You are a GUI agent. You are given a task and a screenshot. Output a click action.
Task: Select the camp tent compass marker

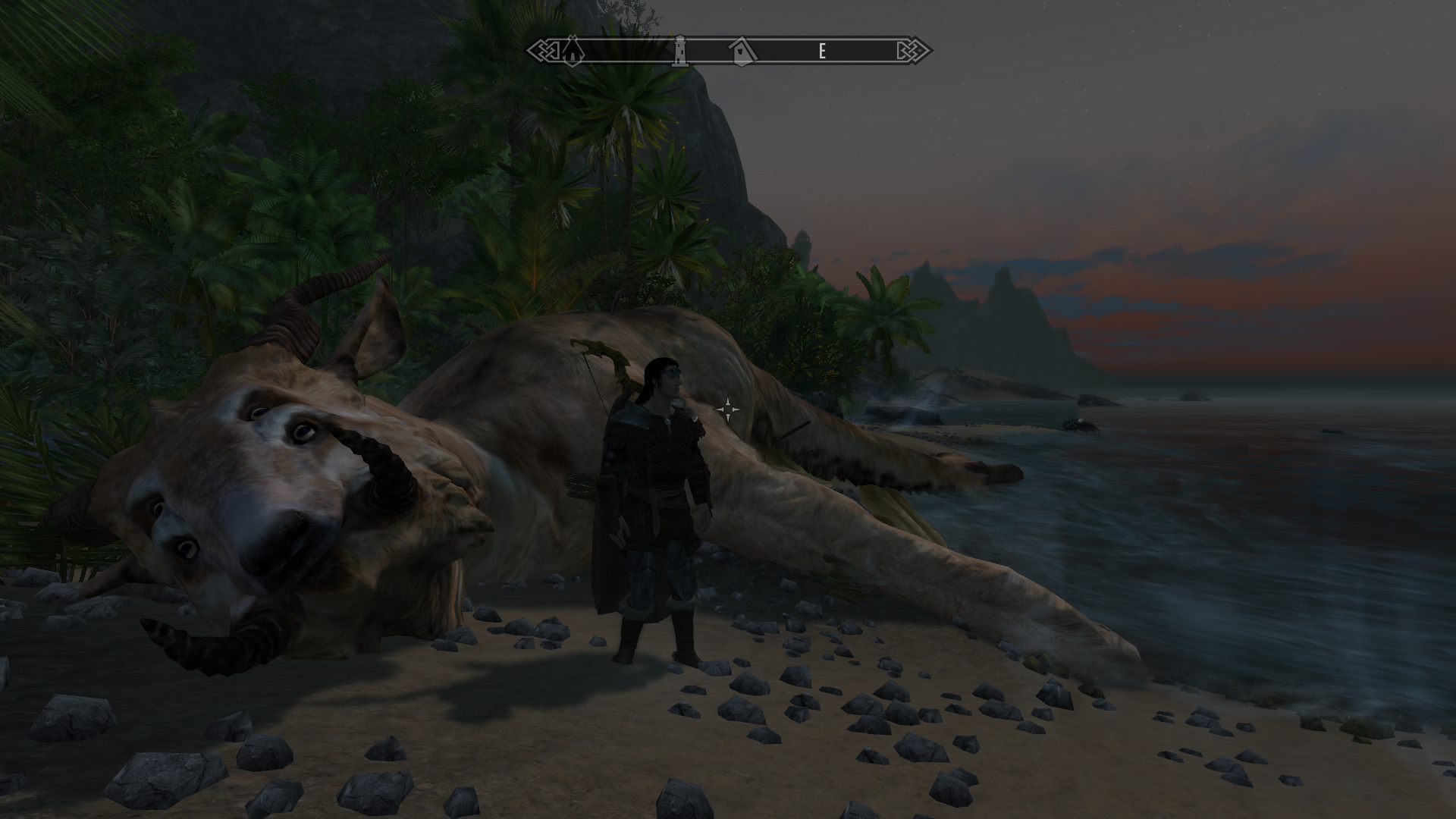pos(572,51)
